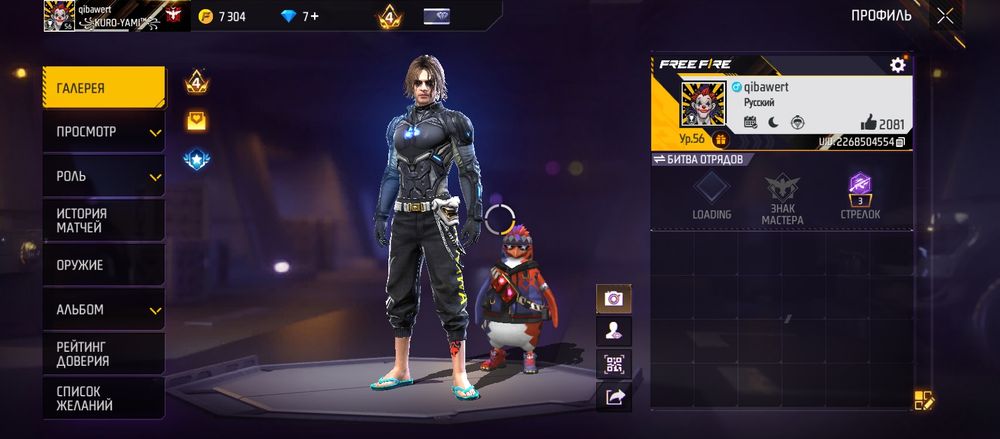Close the profile with the X button
This screenshot has width=1000, height=439.
[946, 15]
